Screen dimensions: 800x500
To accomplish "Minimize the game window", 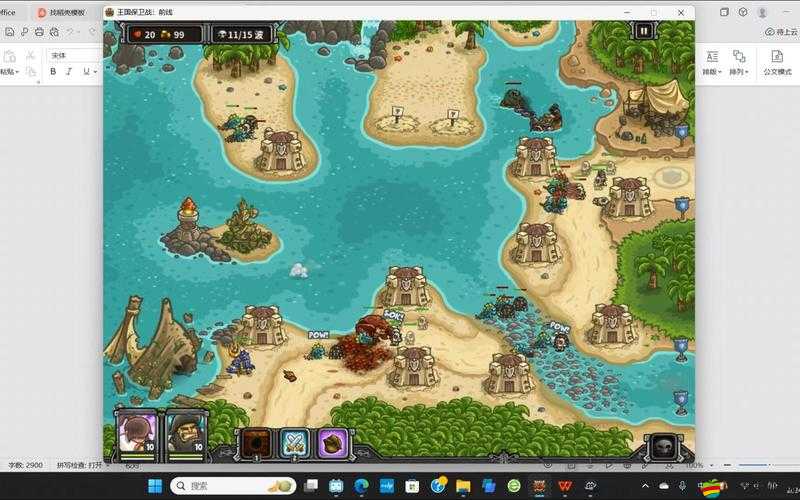I will coord(627,12).
